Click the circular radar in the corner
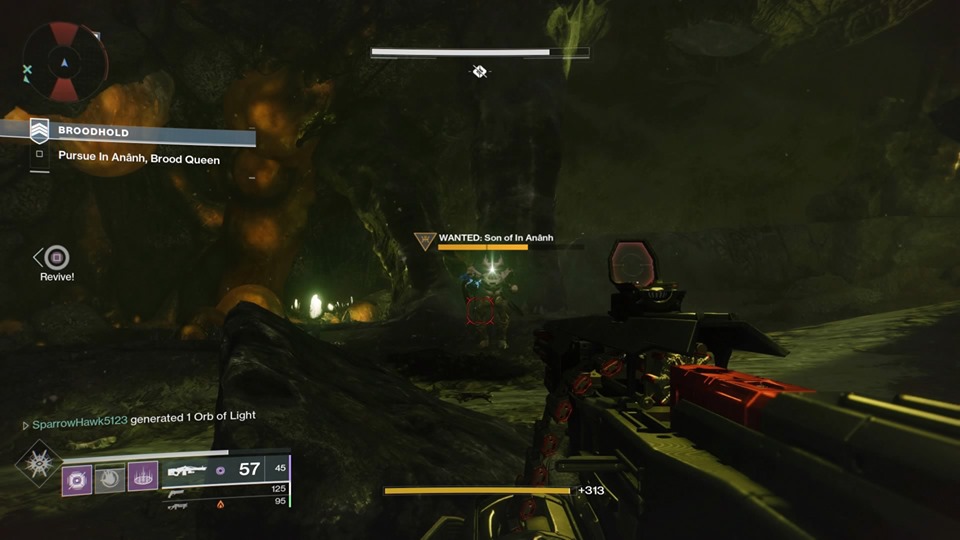 click(65, 62)
